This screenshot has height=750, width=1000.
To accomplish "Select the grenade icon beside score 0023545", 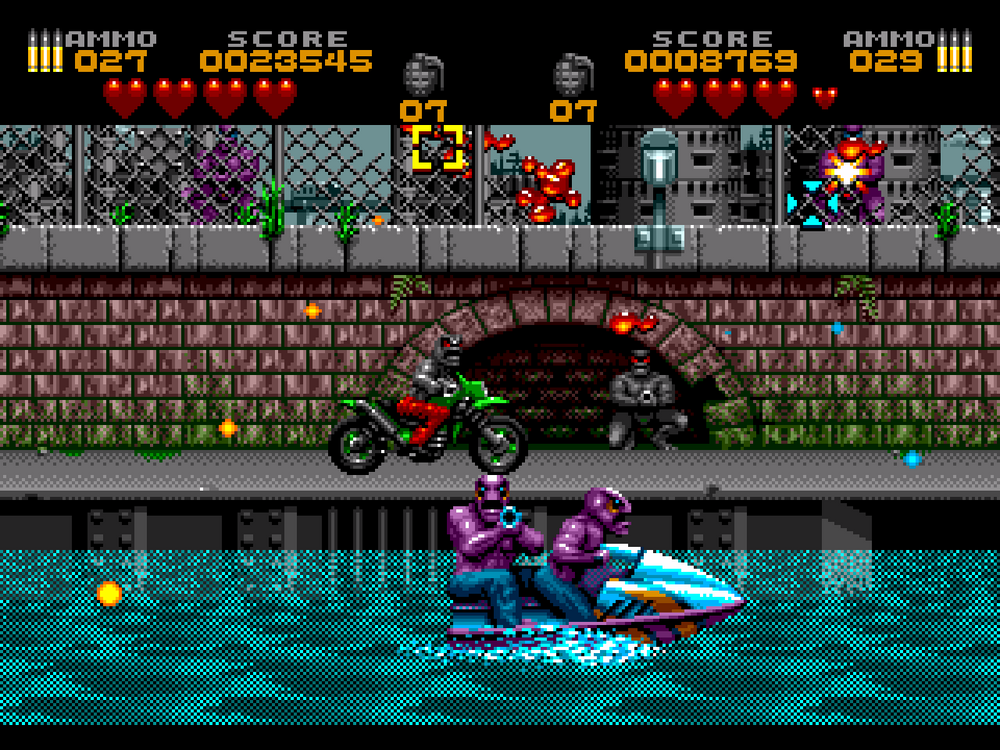I will (423, 75).
